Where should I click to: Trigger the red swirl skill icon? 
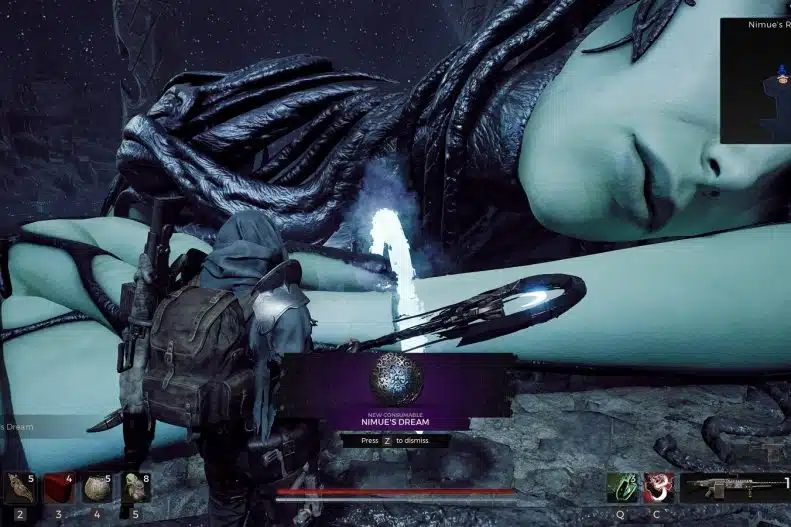pyautogui.click(x=658, y=488)
